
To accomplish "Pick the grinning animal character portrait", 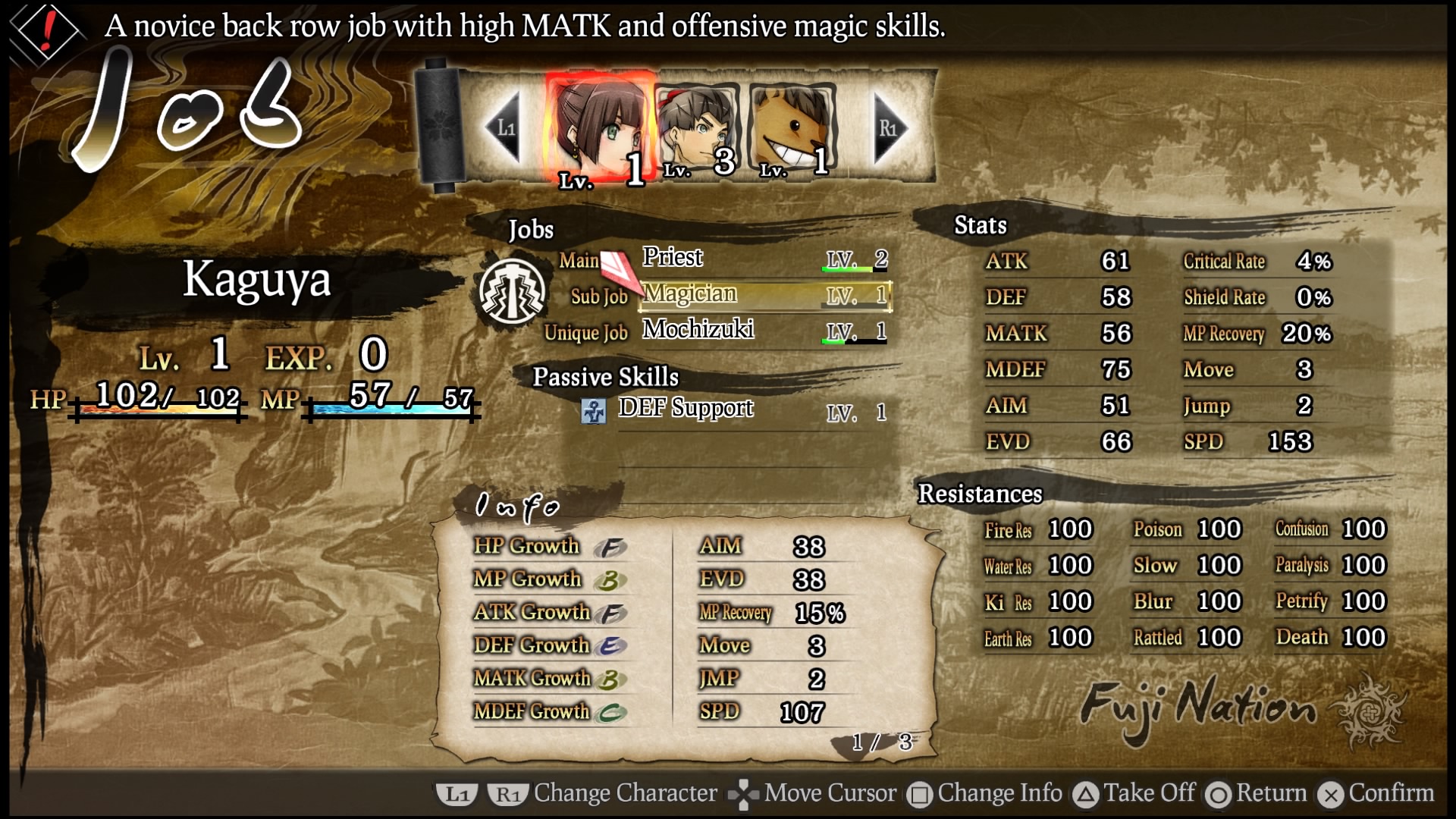I will 793,129.
